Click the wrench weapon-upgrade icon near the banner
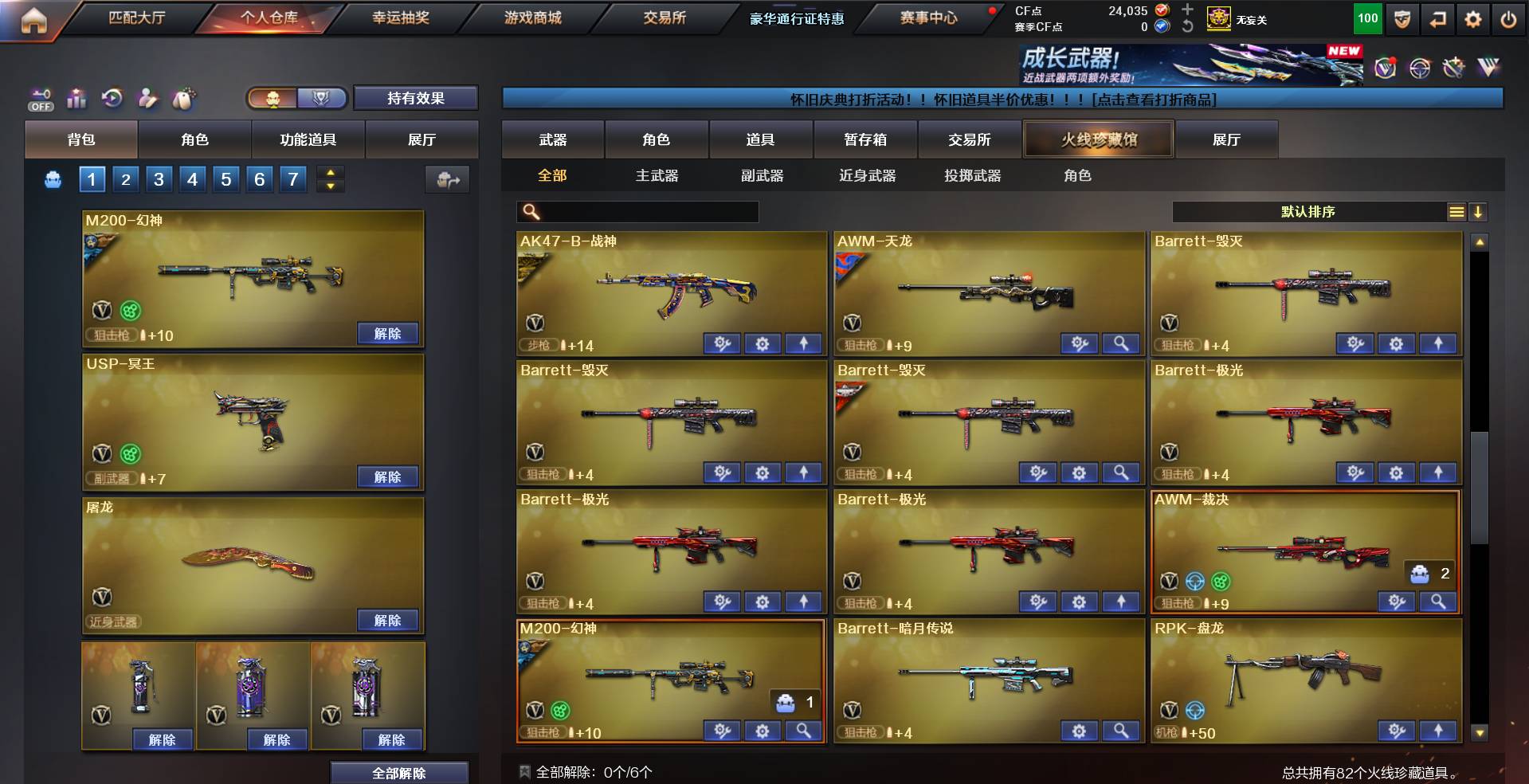The width and height of the screenshot is (1529, 784). tap(1456, 69)
